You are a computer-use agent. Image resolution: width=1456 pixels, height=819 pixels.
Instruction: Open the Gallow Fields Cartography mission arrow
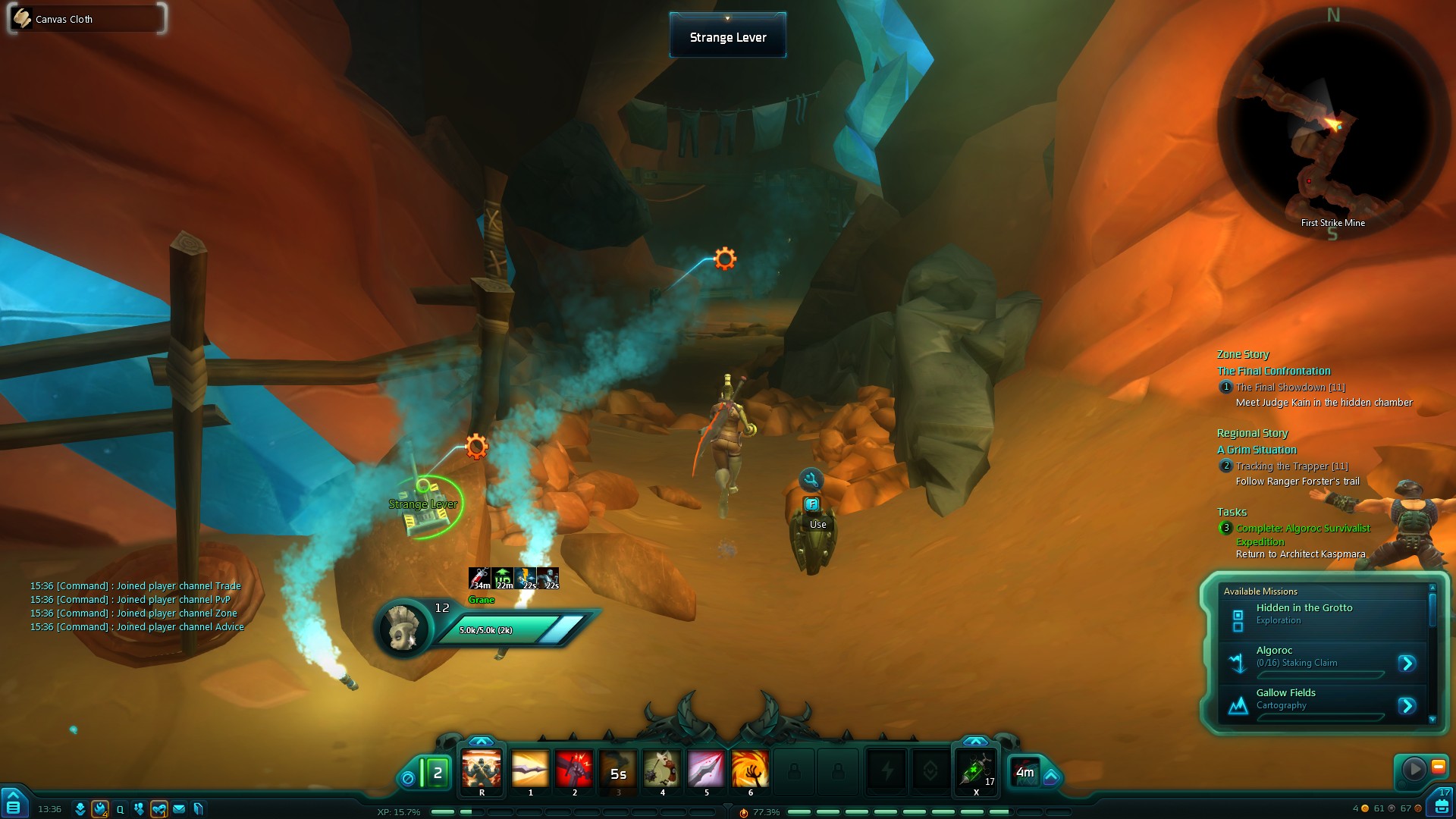point(1407,706)
